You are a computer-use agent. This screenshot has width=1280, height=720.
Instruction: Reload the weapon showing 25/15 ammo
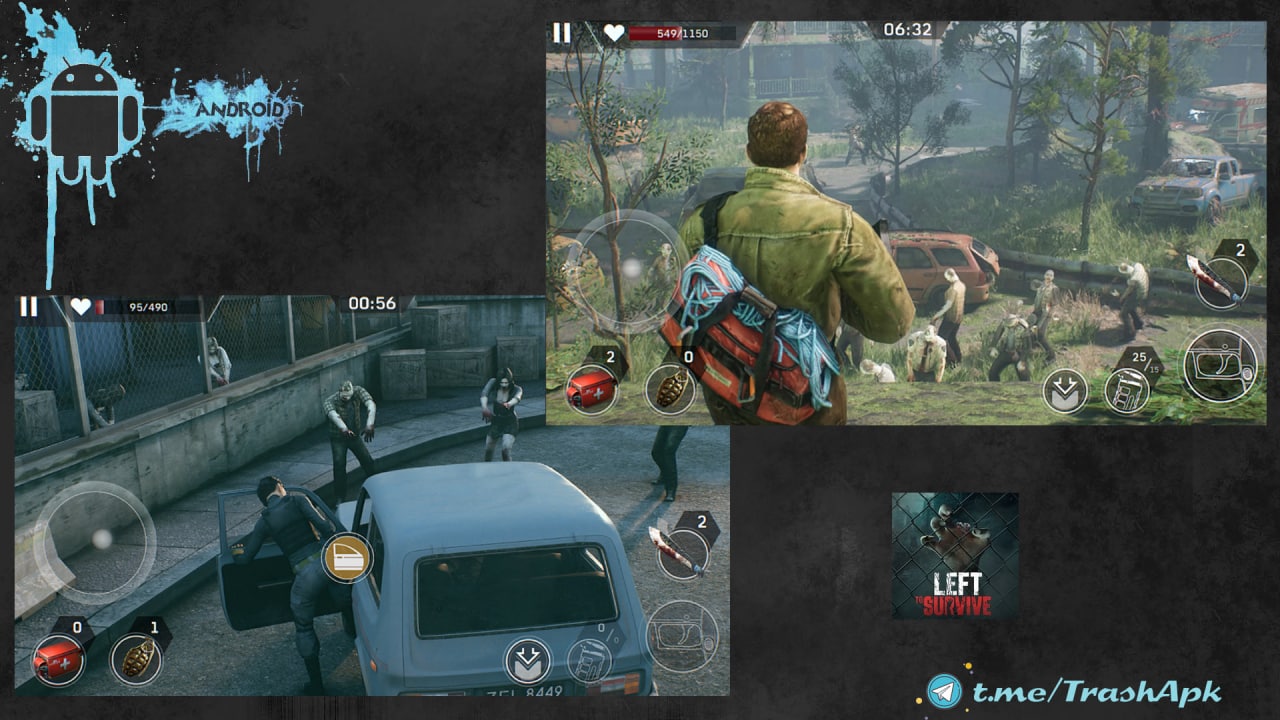pos(1127,390)
